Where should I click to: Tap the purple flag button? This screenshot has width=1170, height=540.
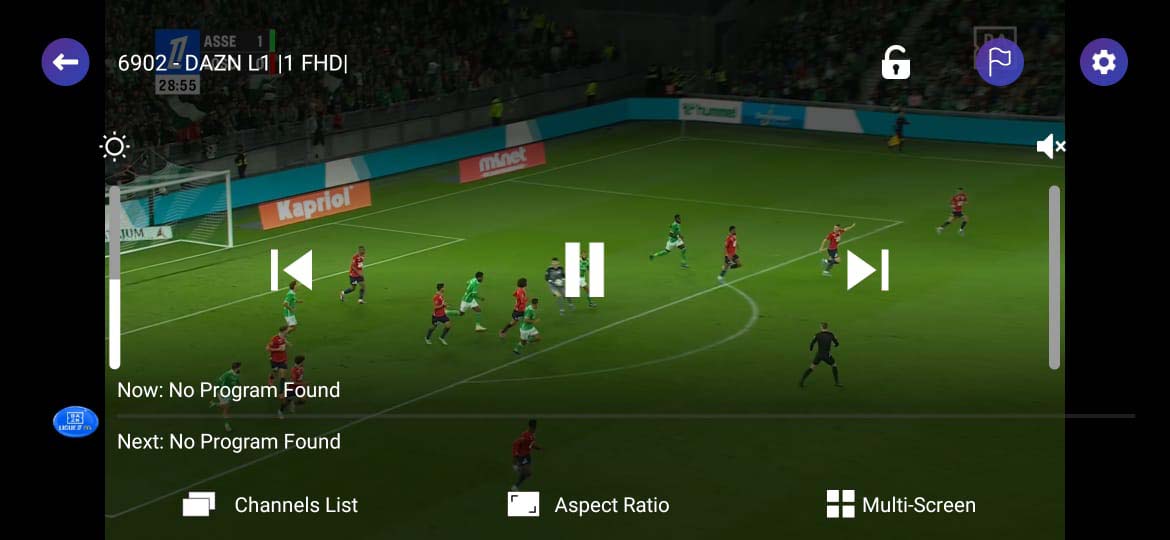click(999, 62)
